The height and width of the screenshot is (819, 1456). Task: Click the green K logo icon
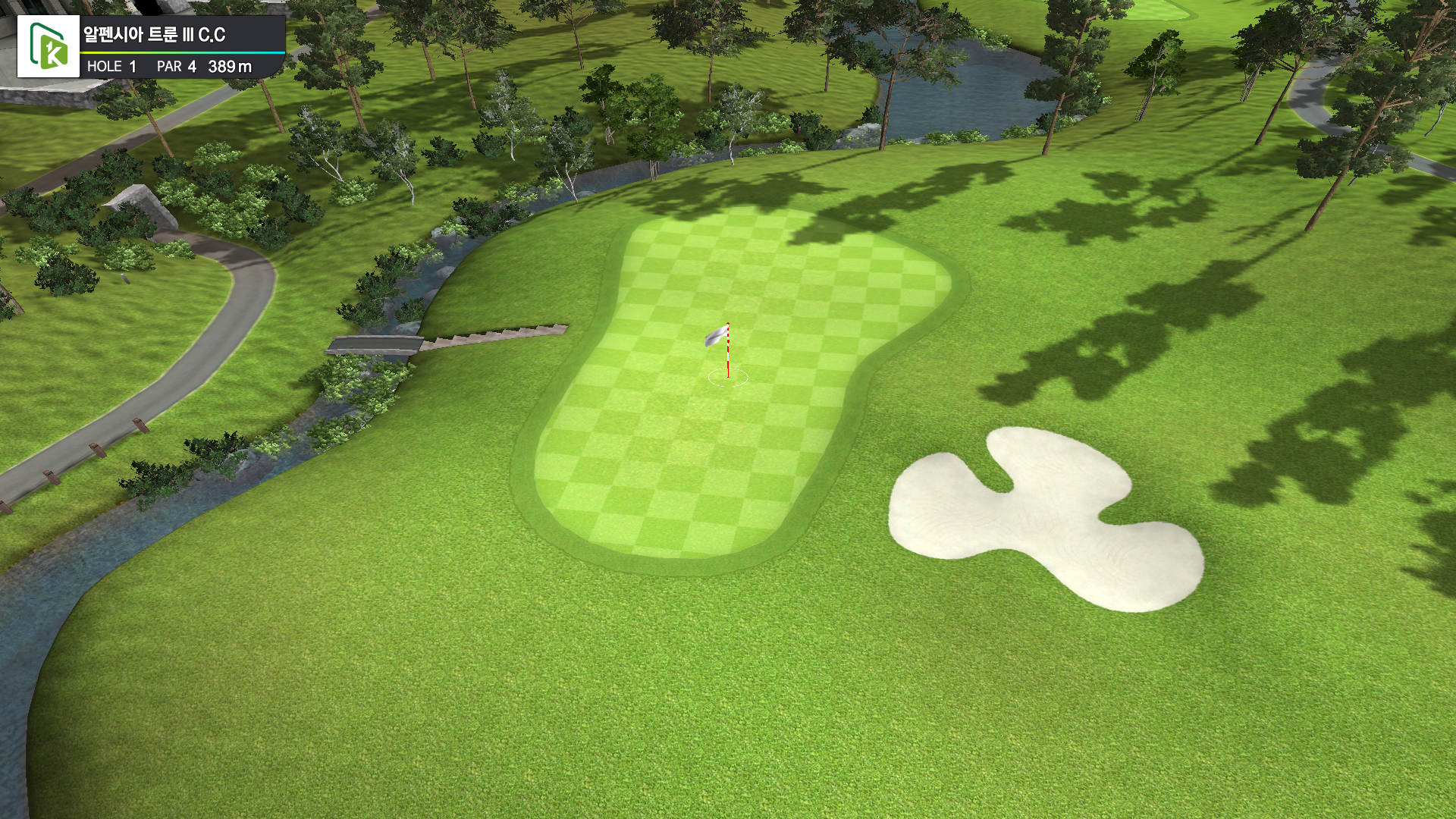pos(49,46)
